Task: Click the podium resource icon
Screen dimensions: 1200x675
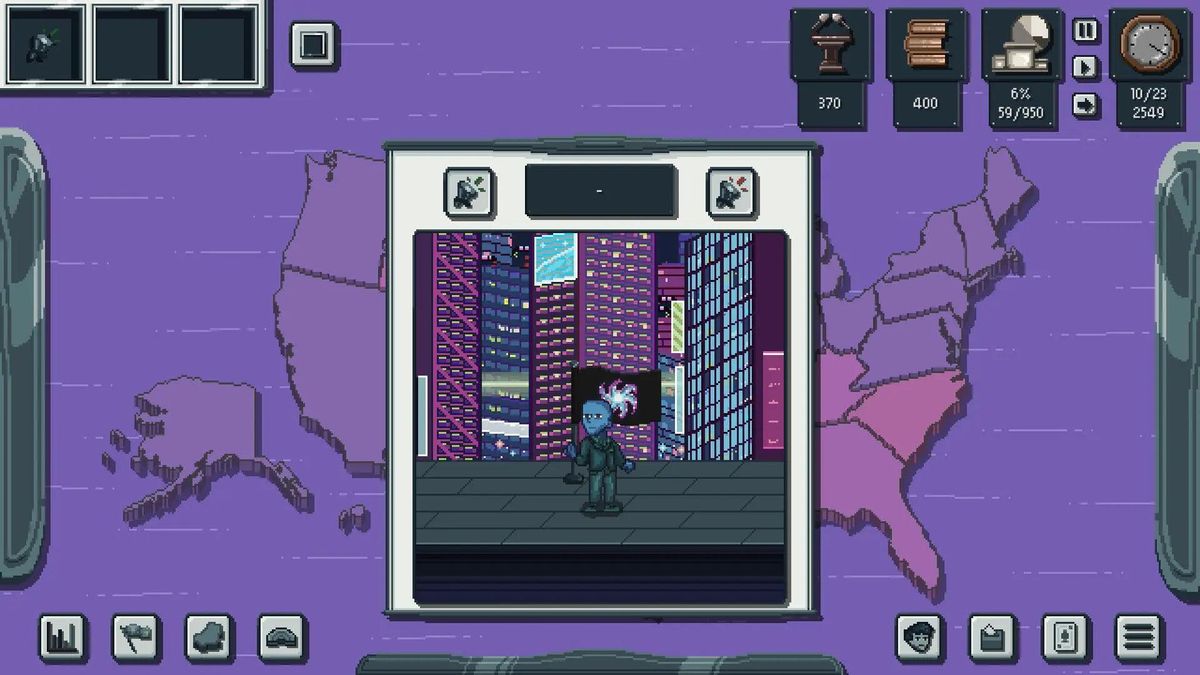Action: click(x=829, y=46)
